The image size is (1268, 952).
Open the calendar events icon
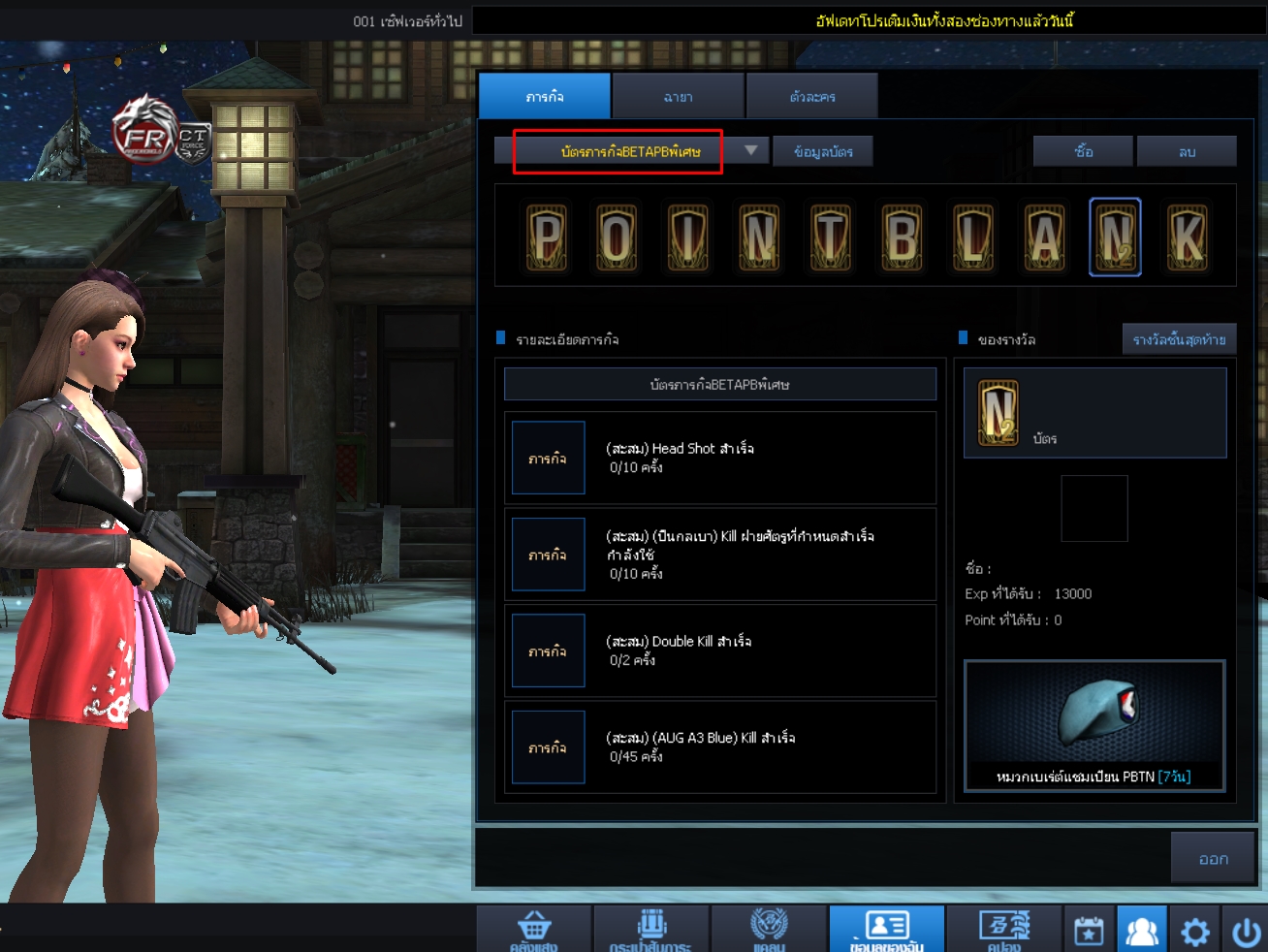click(1088, 929)
